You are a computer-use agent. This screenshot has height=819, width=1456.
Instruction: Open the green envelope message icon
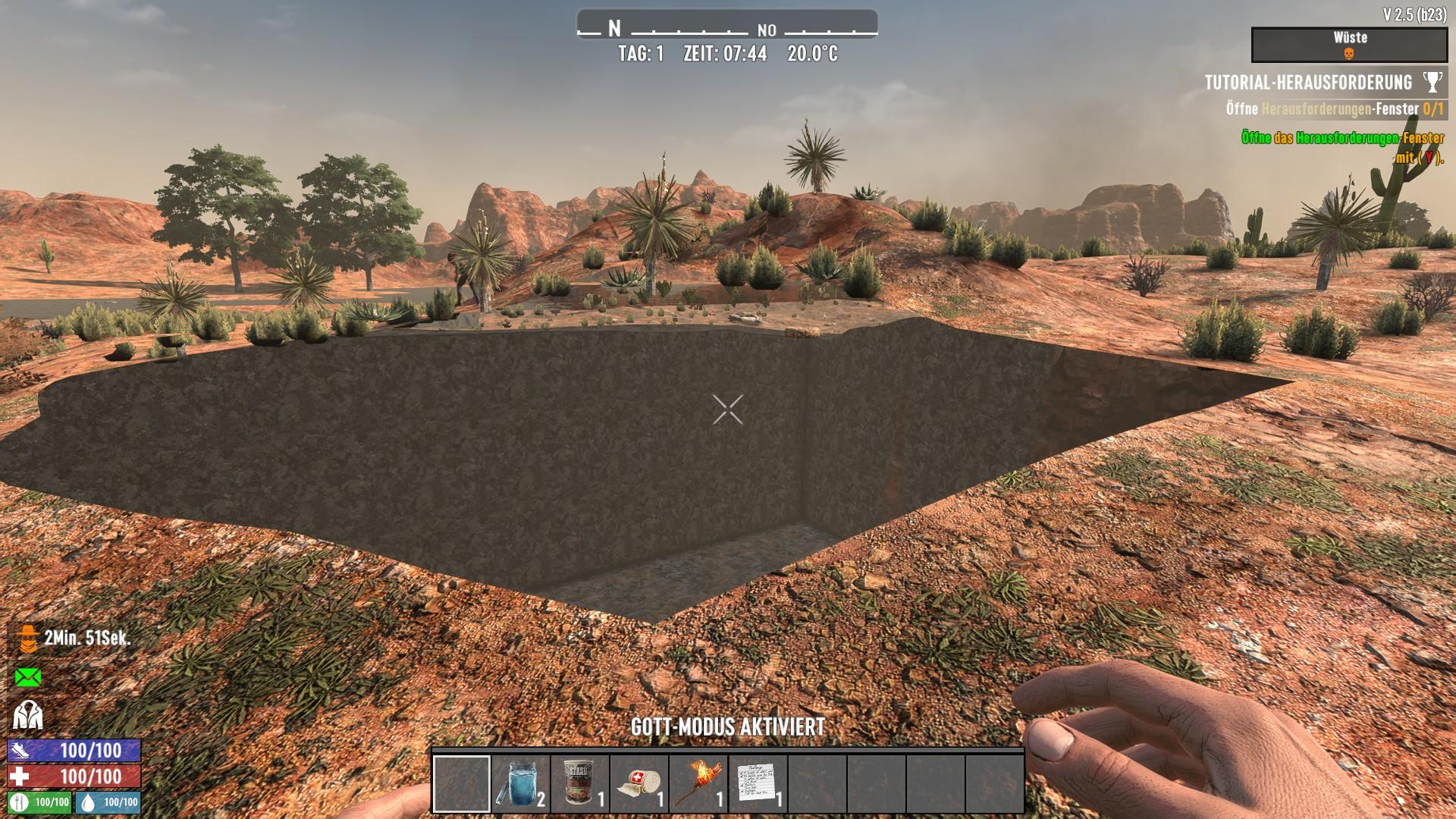28,676
